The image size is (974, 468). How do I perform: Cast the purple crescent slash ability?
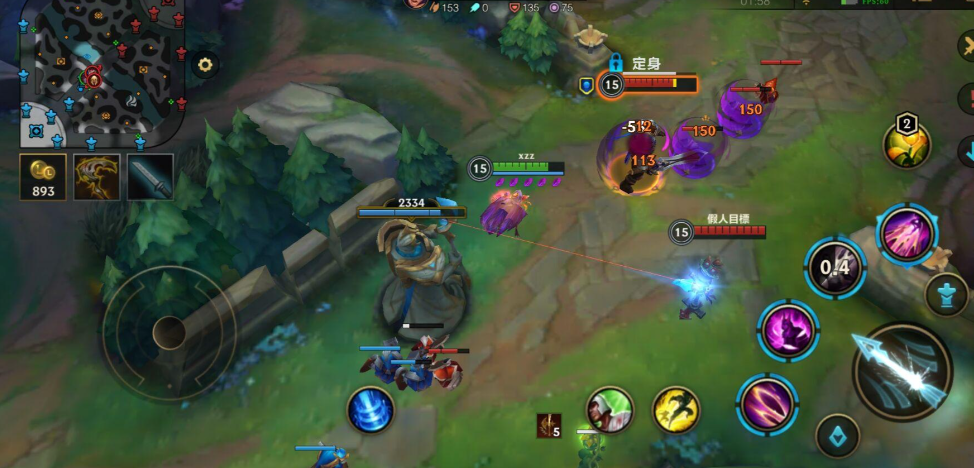pos(767,403)
